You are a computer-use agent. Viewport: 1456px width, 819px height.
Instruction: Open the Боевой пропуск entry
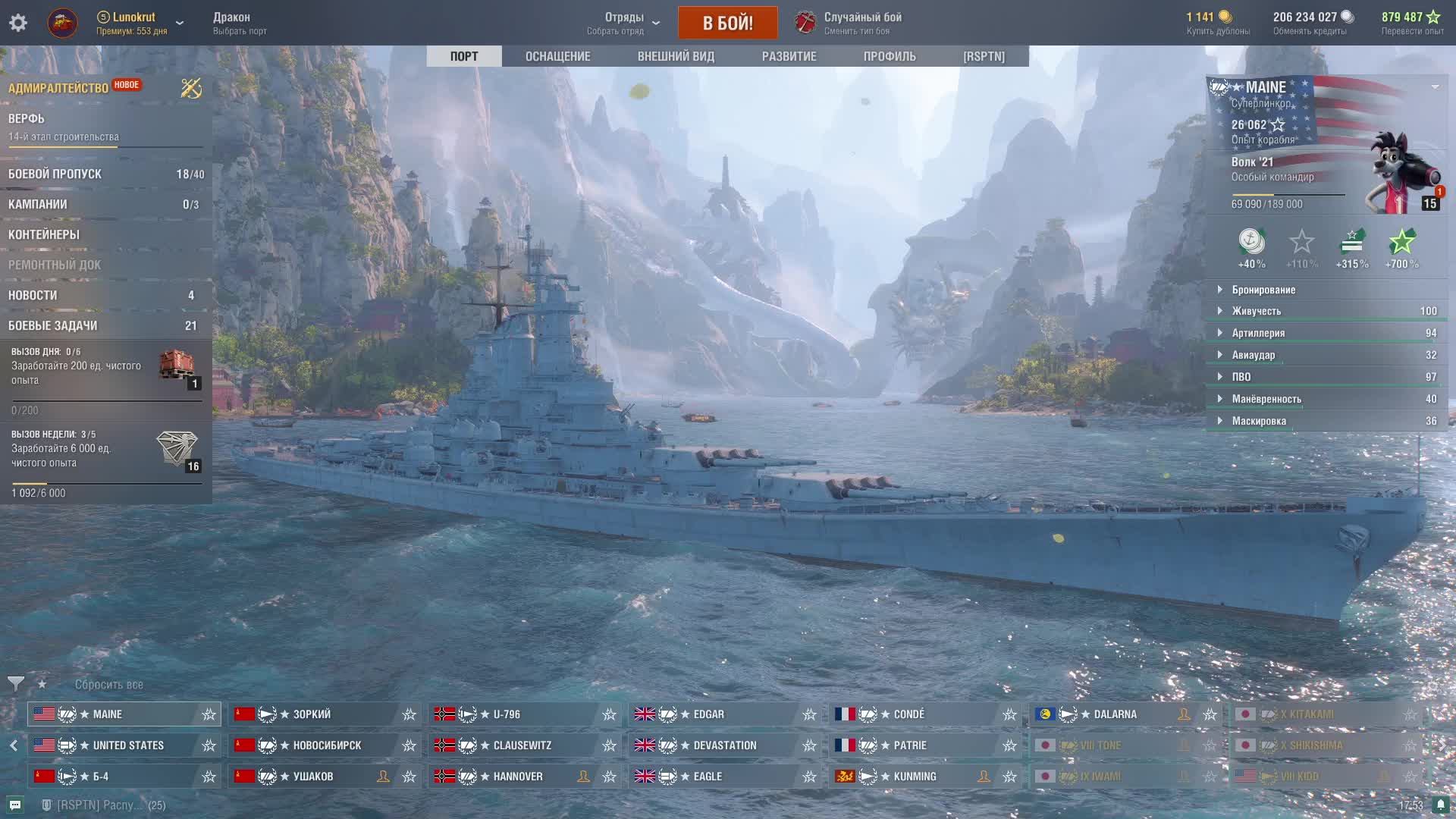point(55,174)
